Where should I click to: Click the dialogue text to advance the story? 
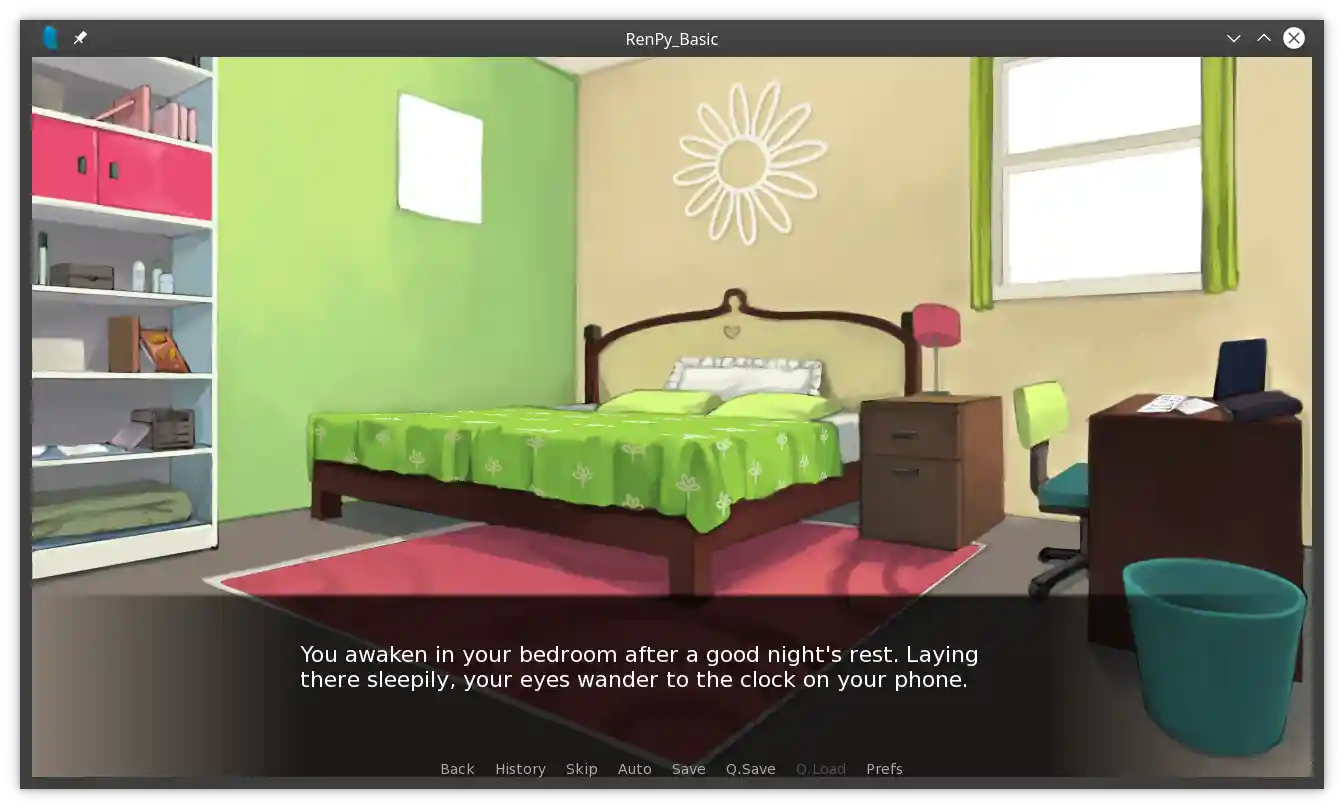point(638,667)
